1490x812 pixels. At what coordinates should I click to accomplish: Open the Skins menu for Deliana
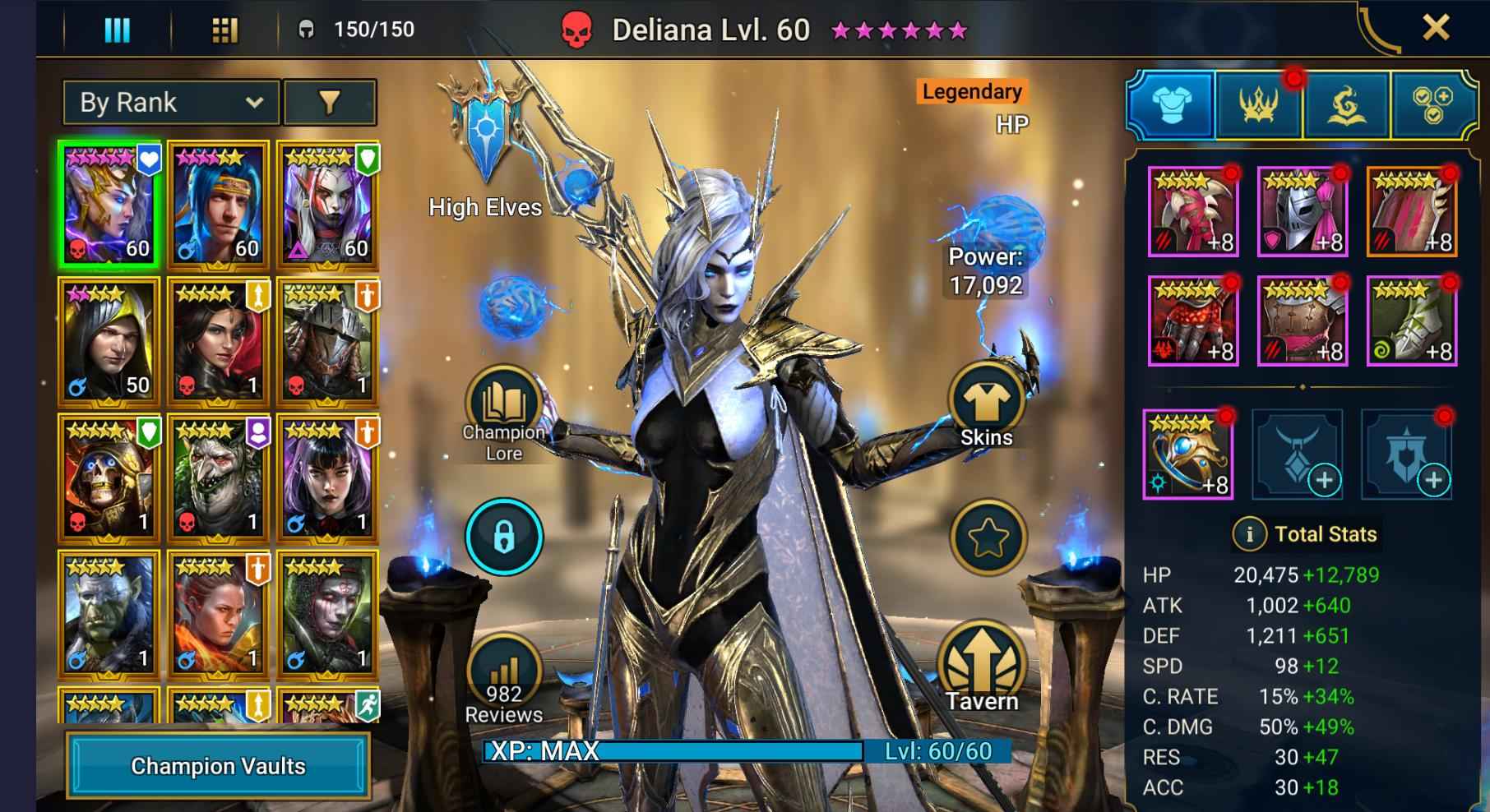coord(983,402)
